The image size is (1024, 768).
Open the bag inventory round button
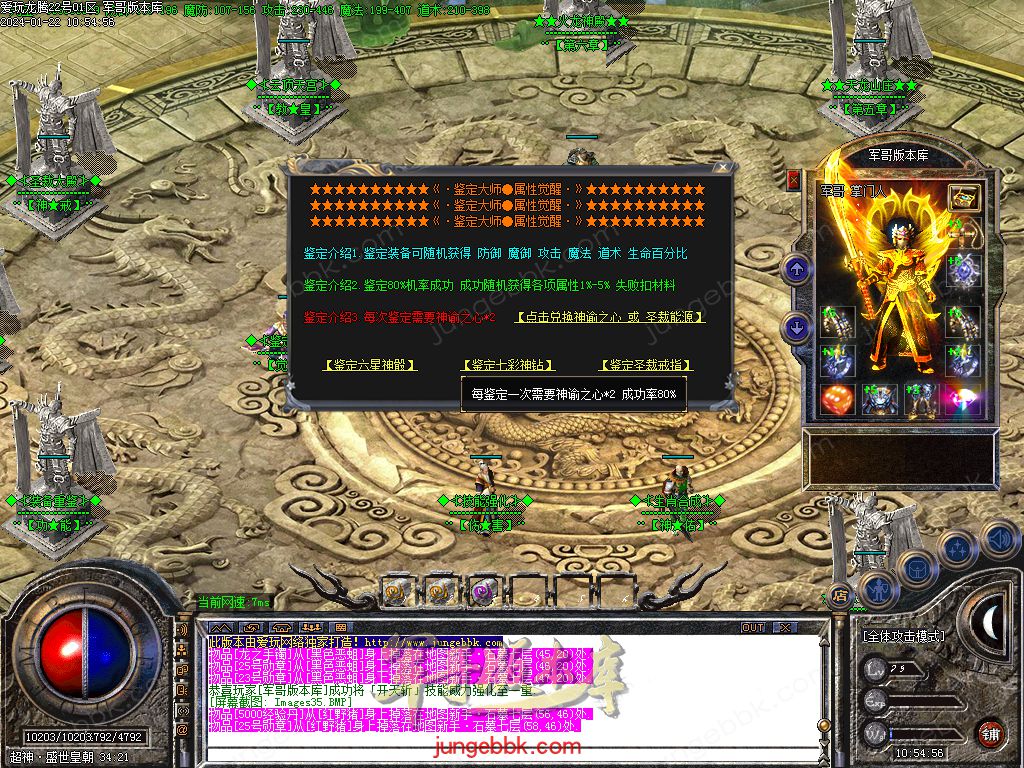pos(916,567)
